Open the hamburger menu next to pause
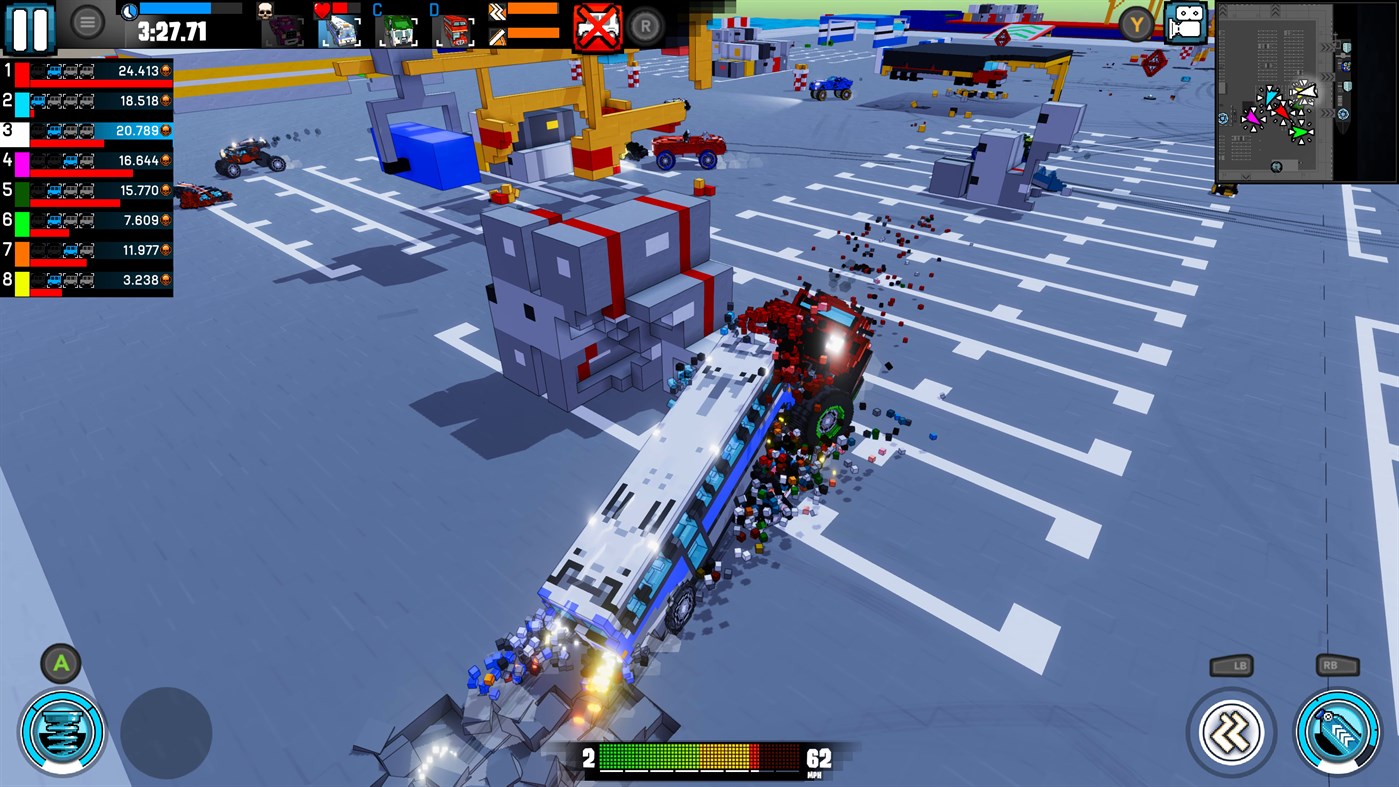The image size is (1399, 787). click(x=86, y=23)
